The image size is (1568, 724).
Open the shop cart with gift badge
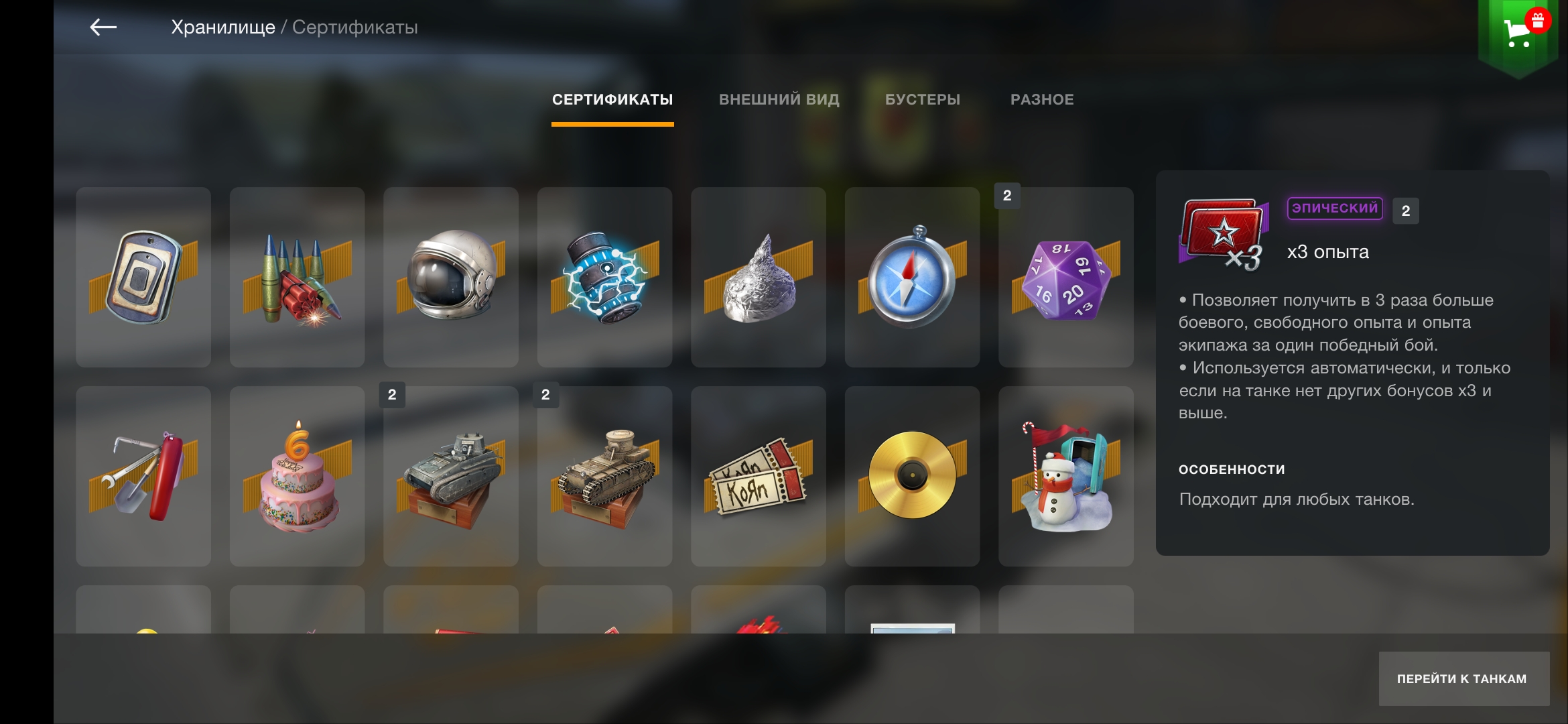[1519, 32]
